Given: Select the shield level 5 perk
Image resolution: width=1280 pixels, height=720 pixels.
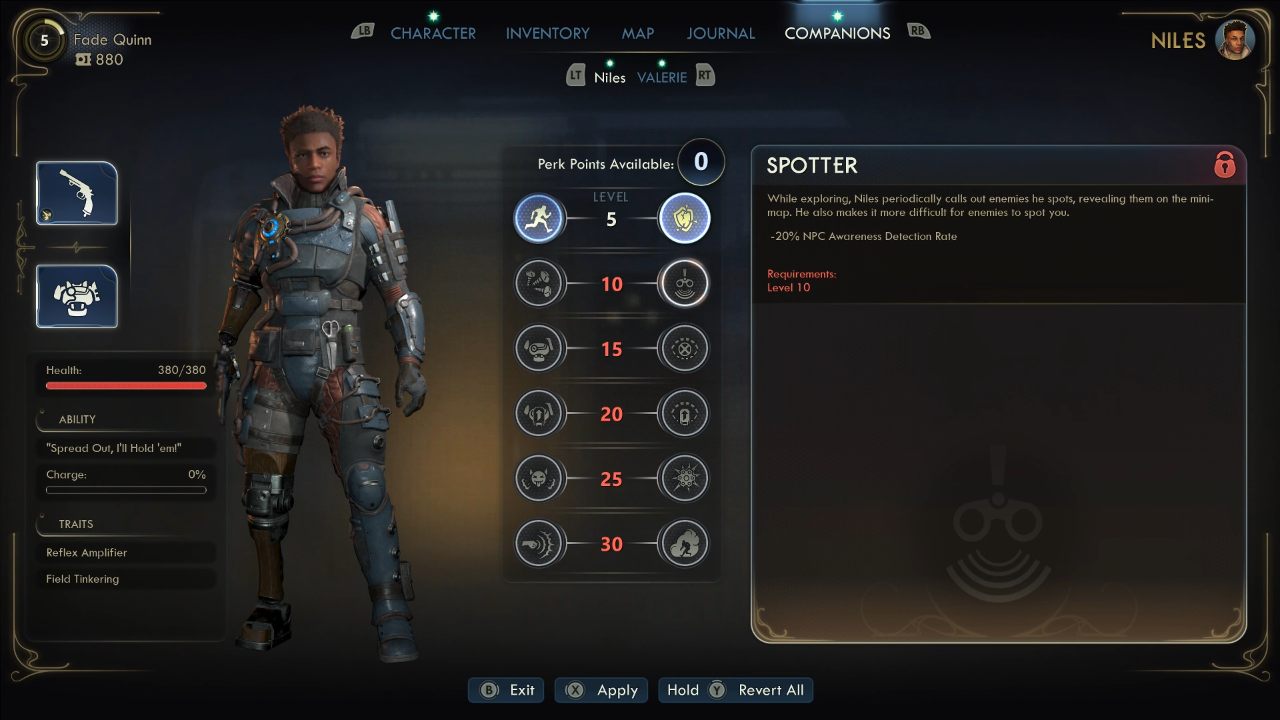Looking at the screenshot, I should pyautogui.click(x=684, y=219).
